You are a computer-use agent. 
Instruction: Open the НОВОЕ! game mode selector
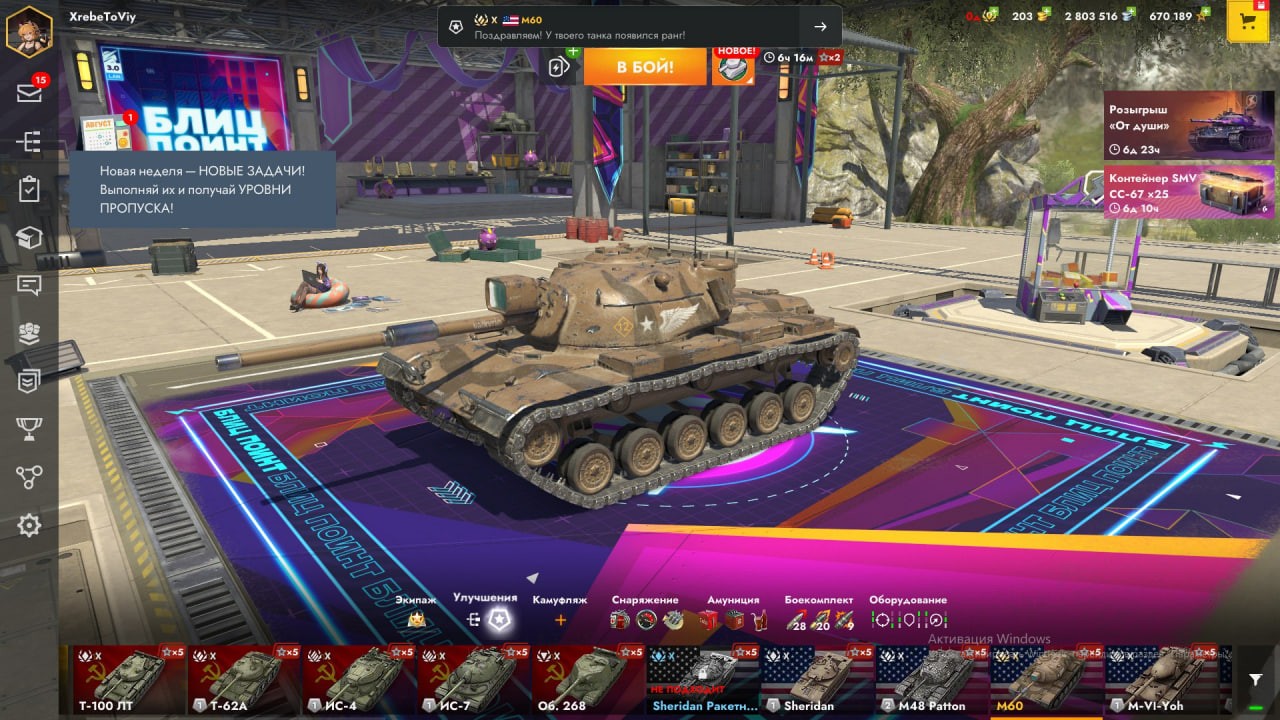point(733,67)
